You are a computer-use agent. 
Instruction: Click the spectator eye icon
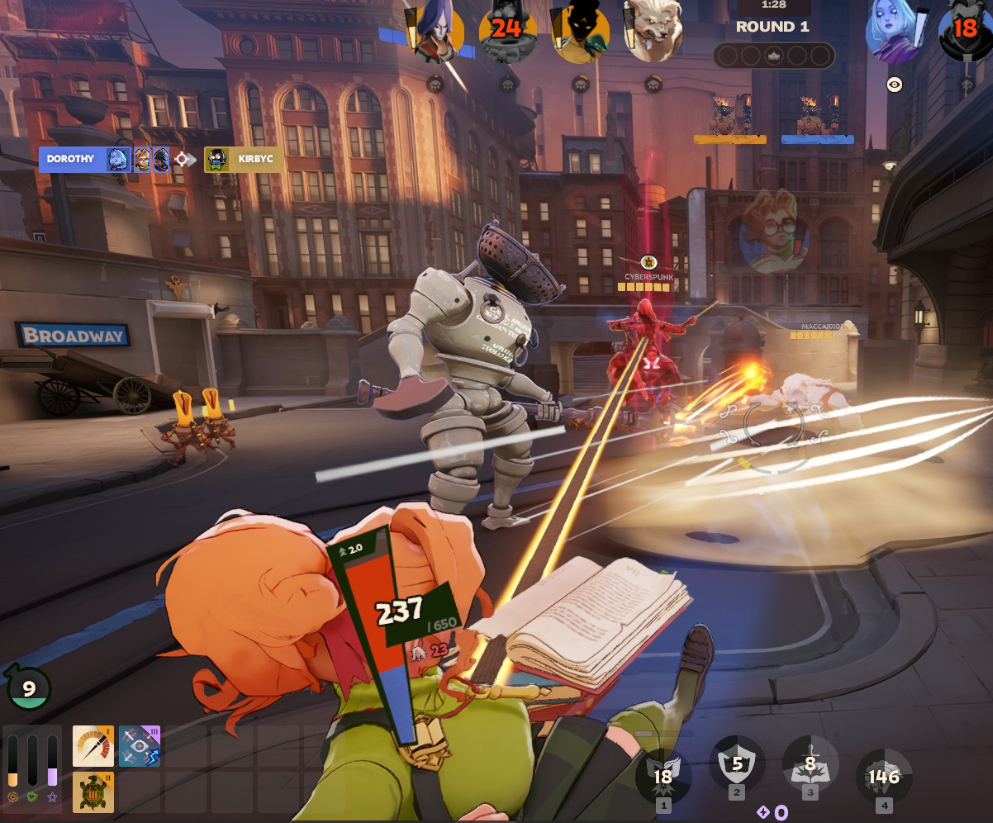[x=894, y=85]
